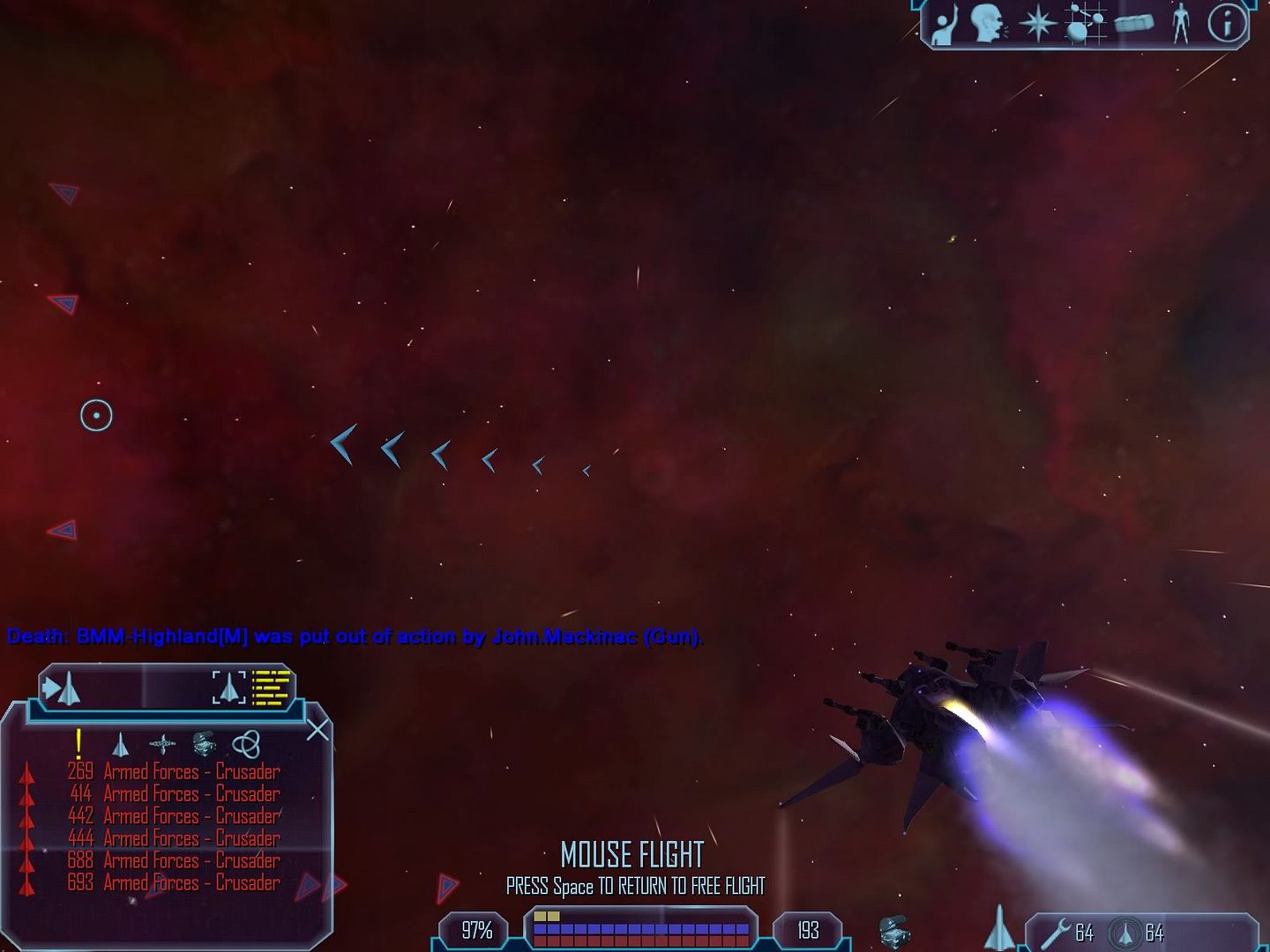Pick the 442 Armed Forces - Crusader entry
This screenshot has height=952, width=1270.
[x=174, y=816]
